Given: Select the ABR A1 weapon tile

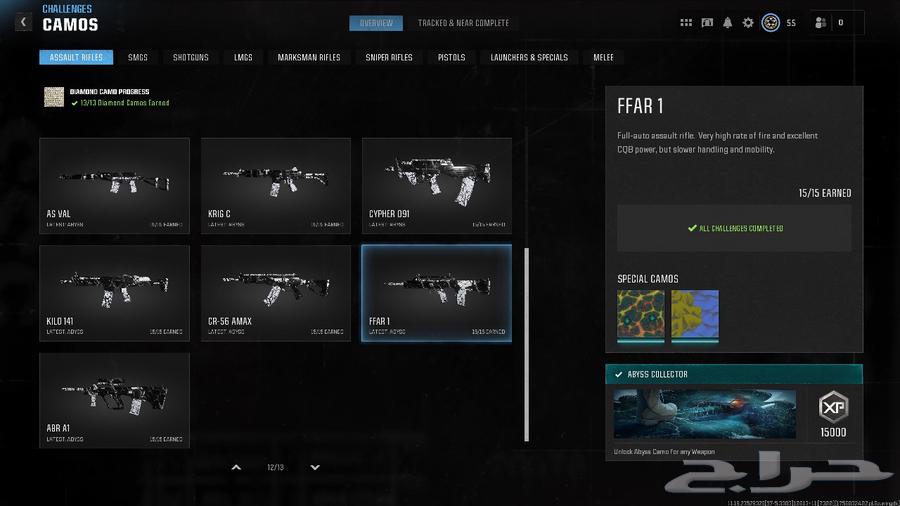Looking at the screenshot, I should (114, 400).
